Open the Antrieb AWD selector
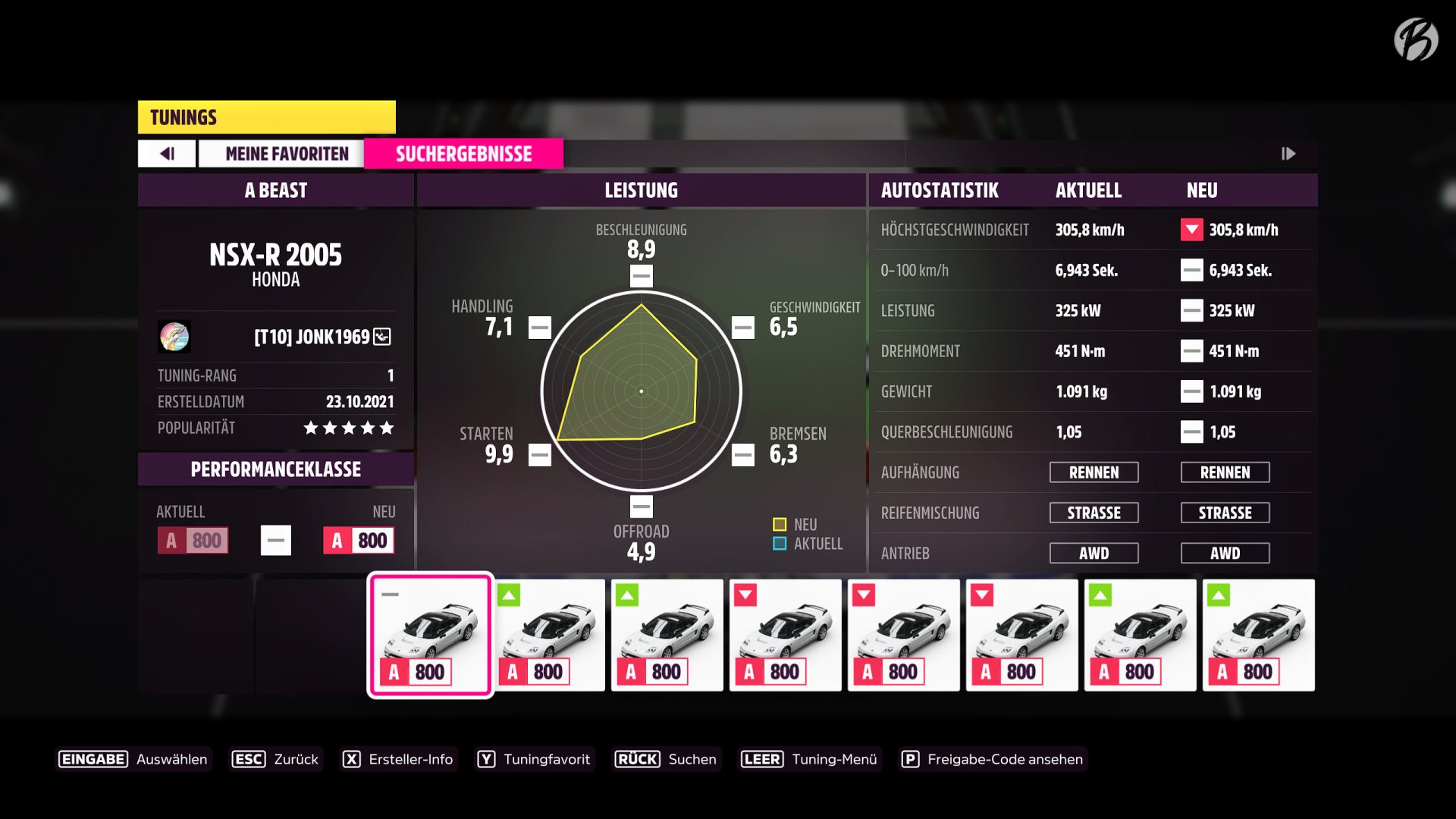Screen dimensions: 1456x819 point(1094,553)
